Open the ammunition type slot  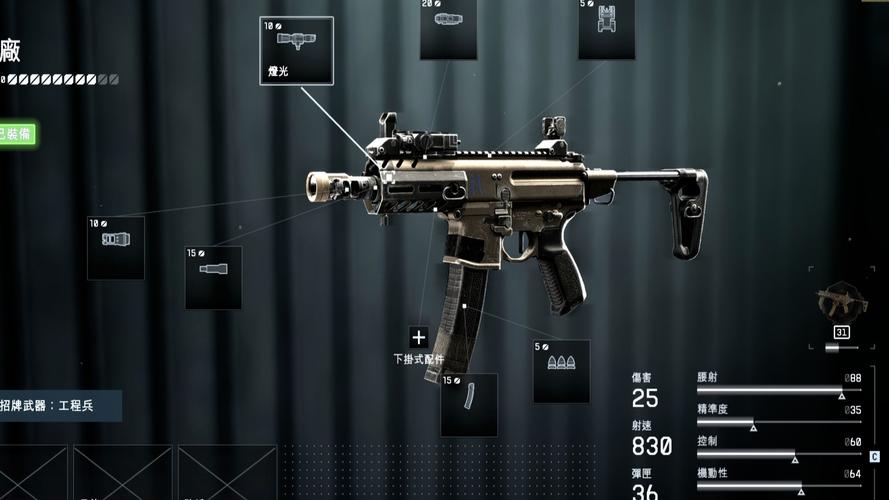[561, 371]
